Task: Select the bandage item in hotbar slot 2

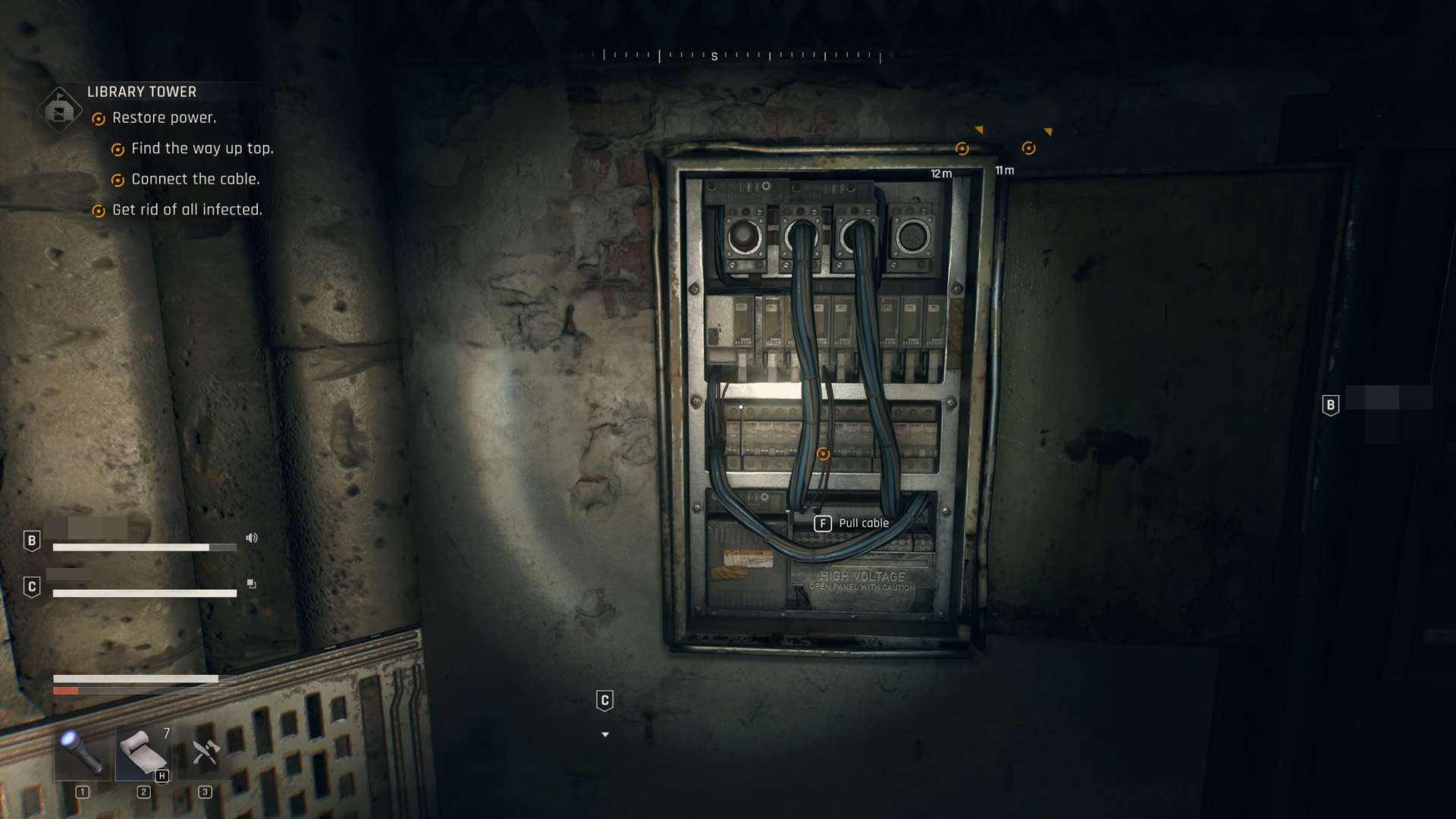Action: click(143, 754)
